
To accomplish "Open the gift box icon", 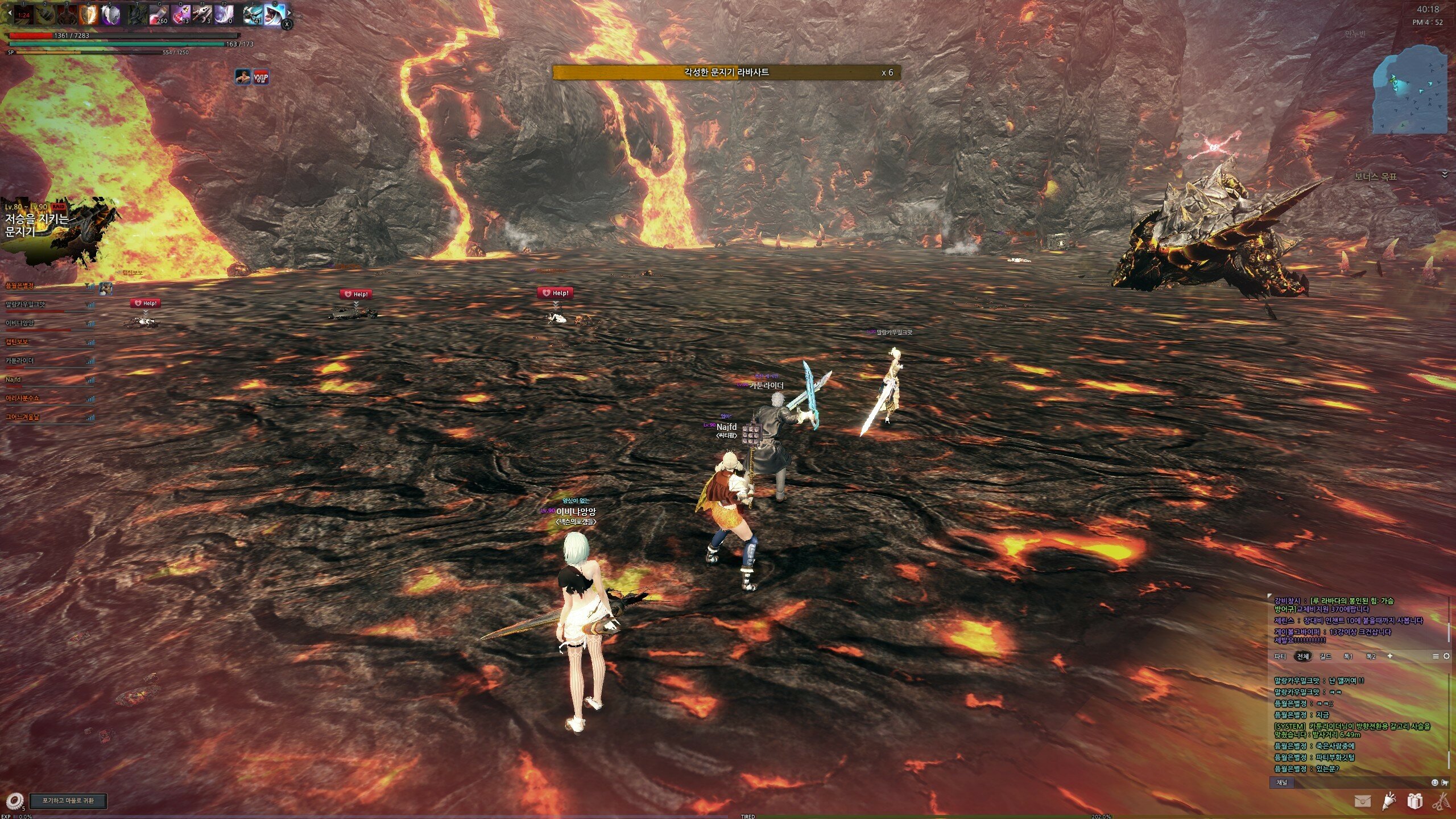I will [1414, 801].
